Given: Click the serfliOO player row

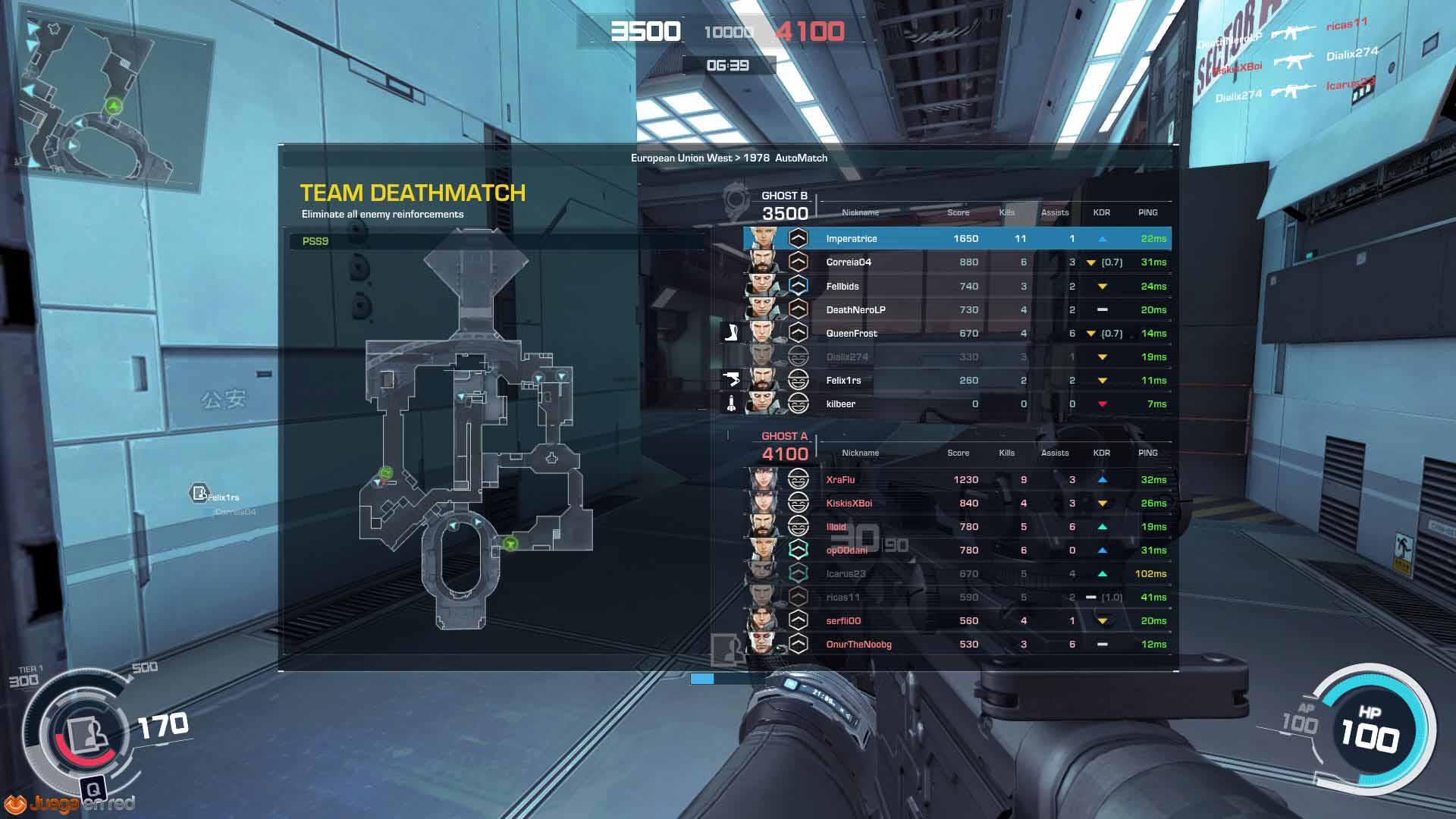Looking at the screenshot, I should [x=957, y=621].
